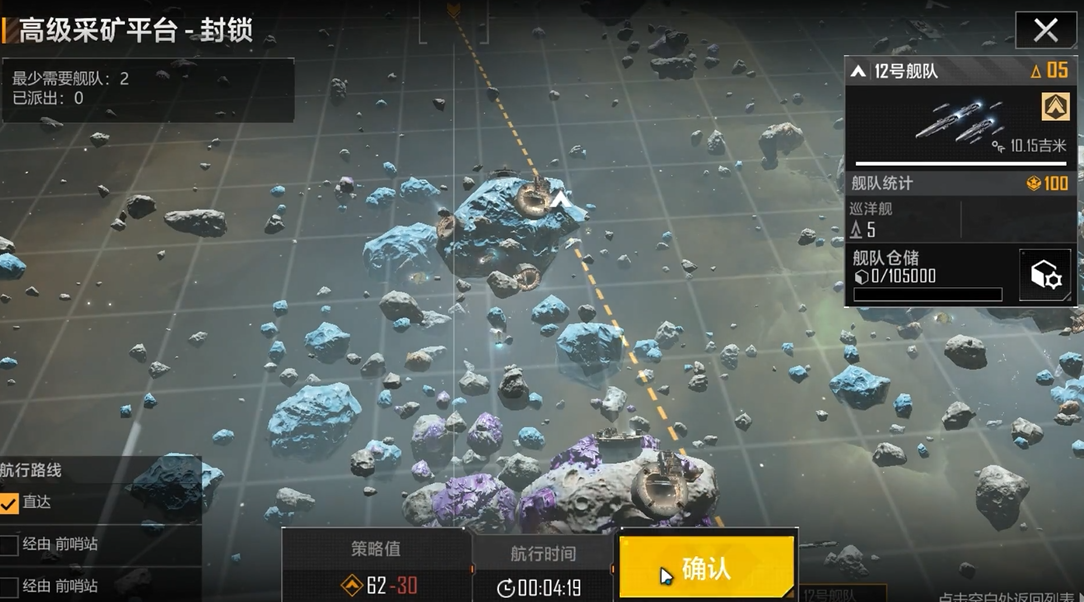
Task: Open fleet storage cargo settings icon
Action: (1045, 275)
